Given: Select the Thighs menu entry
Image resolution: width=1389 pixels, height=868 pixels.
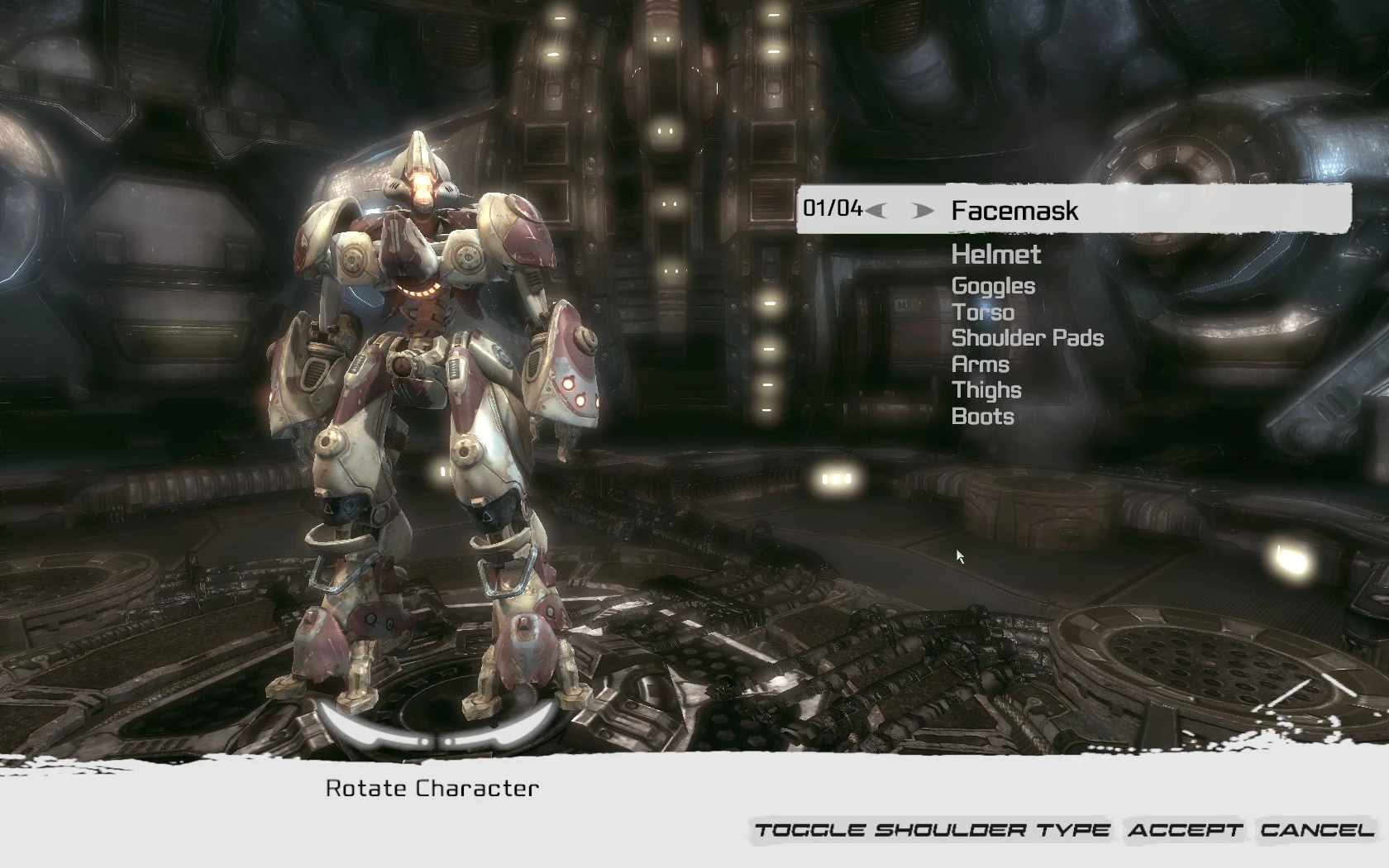Looking at the screenshot, I should pos(986,390).
